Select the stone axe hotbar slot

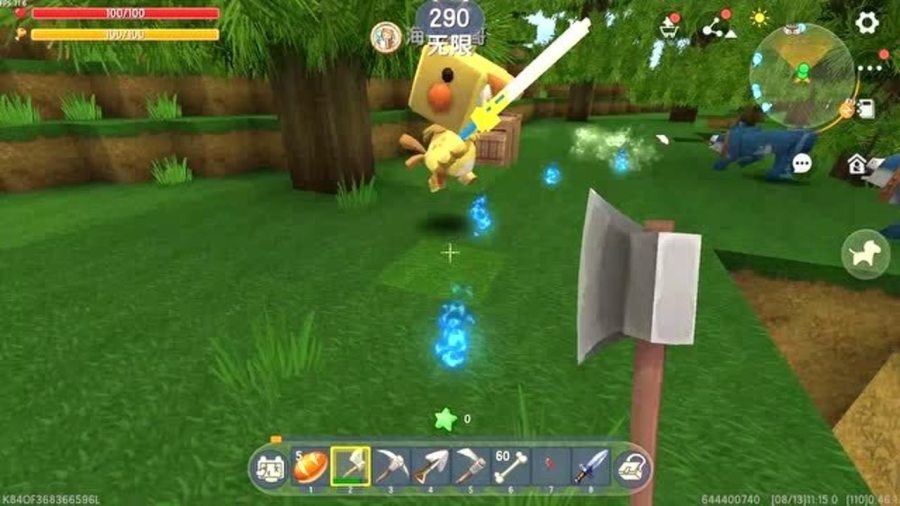click(x=350, y=467)
